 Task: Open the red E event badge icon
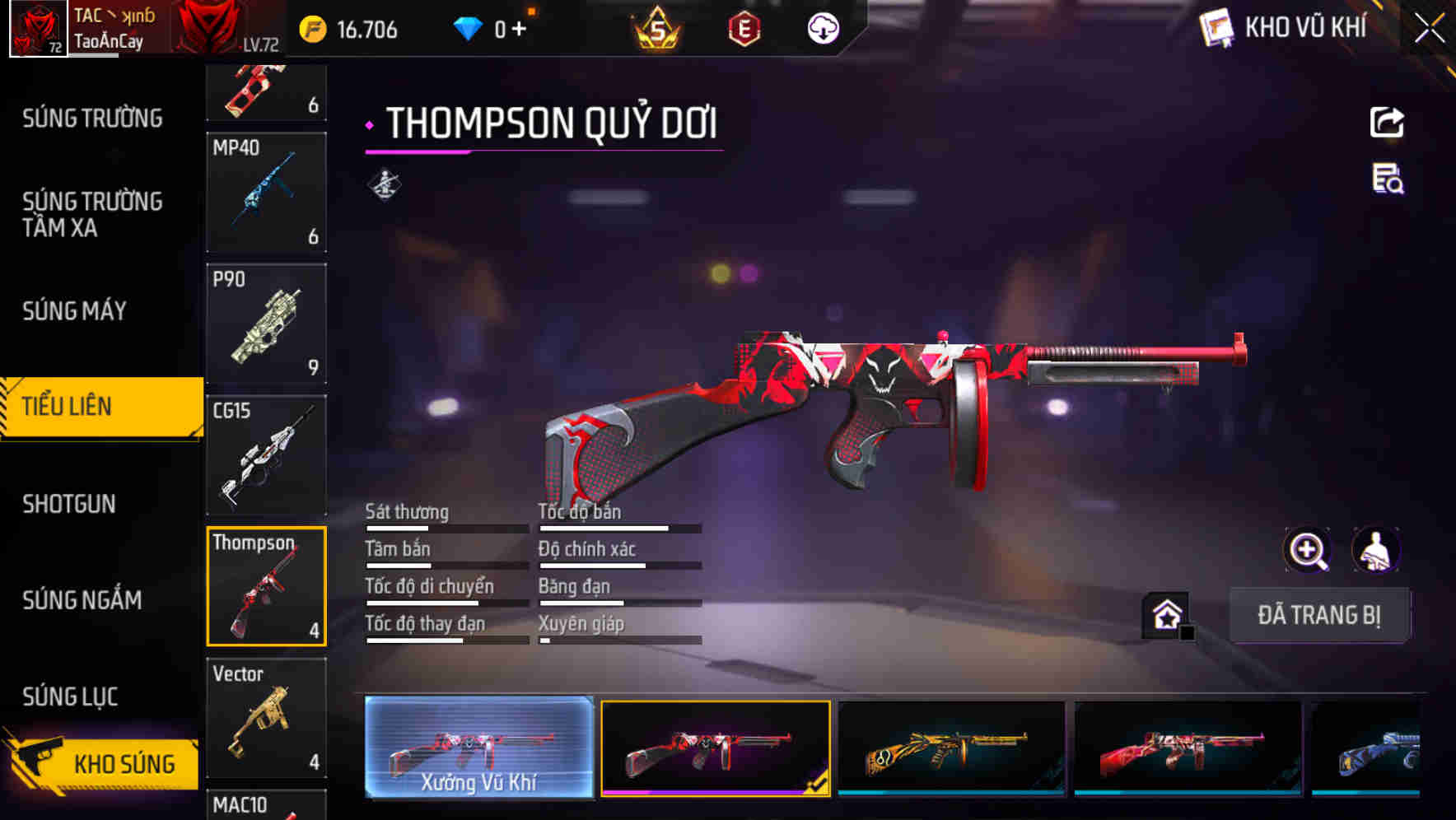pos(744,30)
